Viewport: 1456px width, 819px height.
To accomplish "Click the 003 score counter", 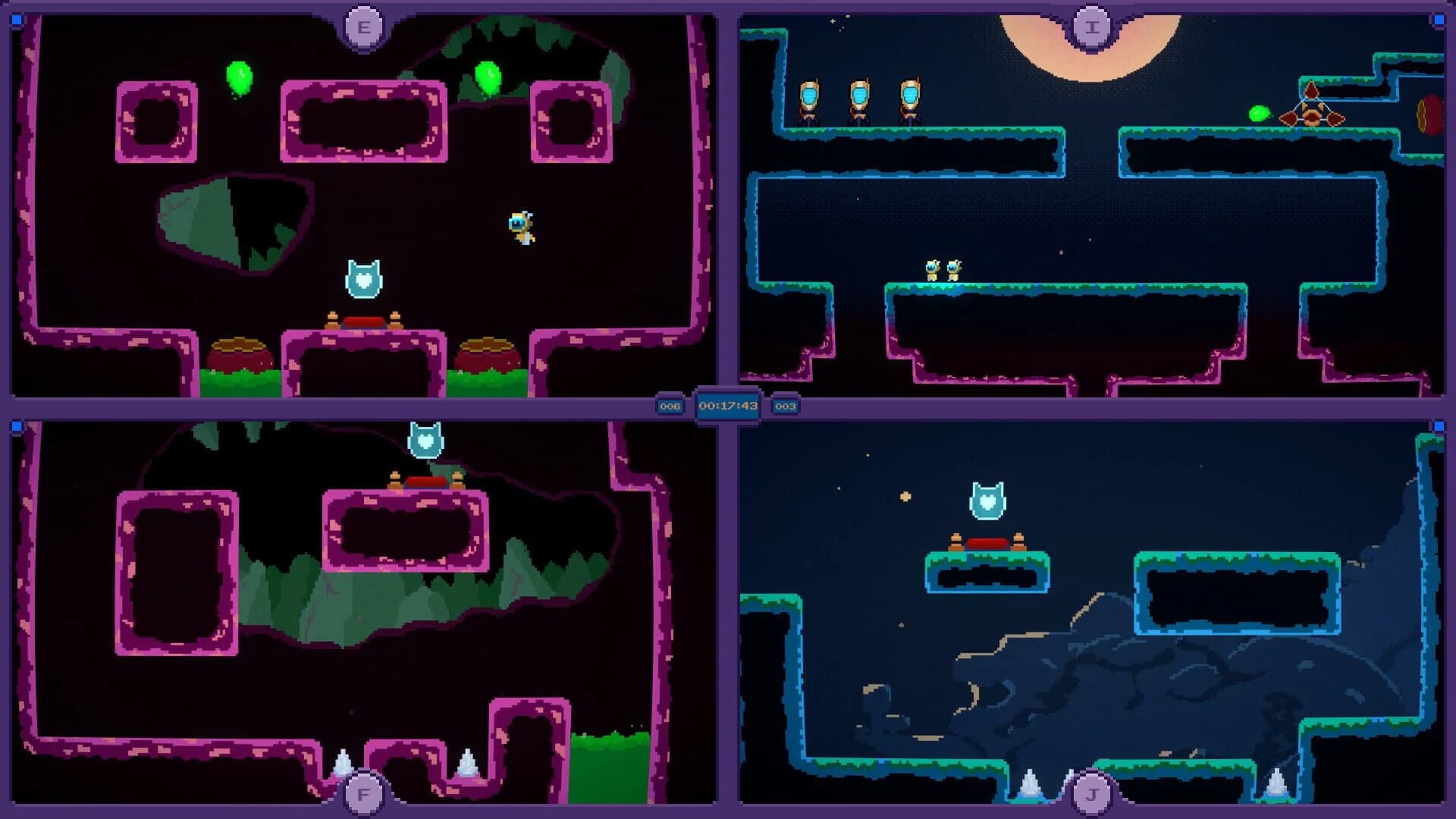I will click(x=786, y=406).
